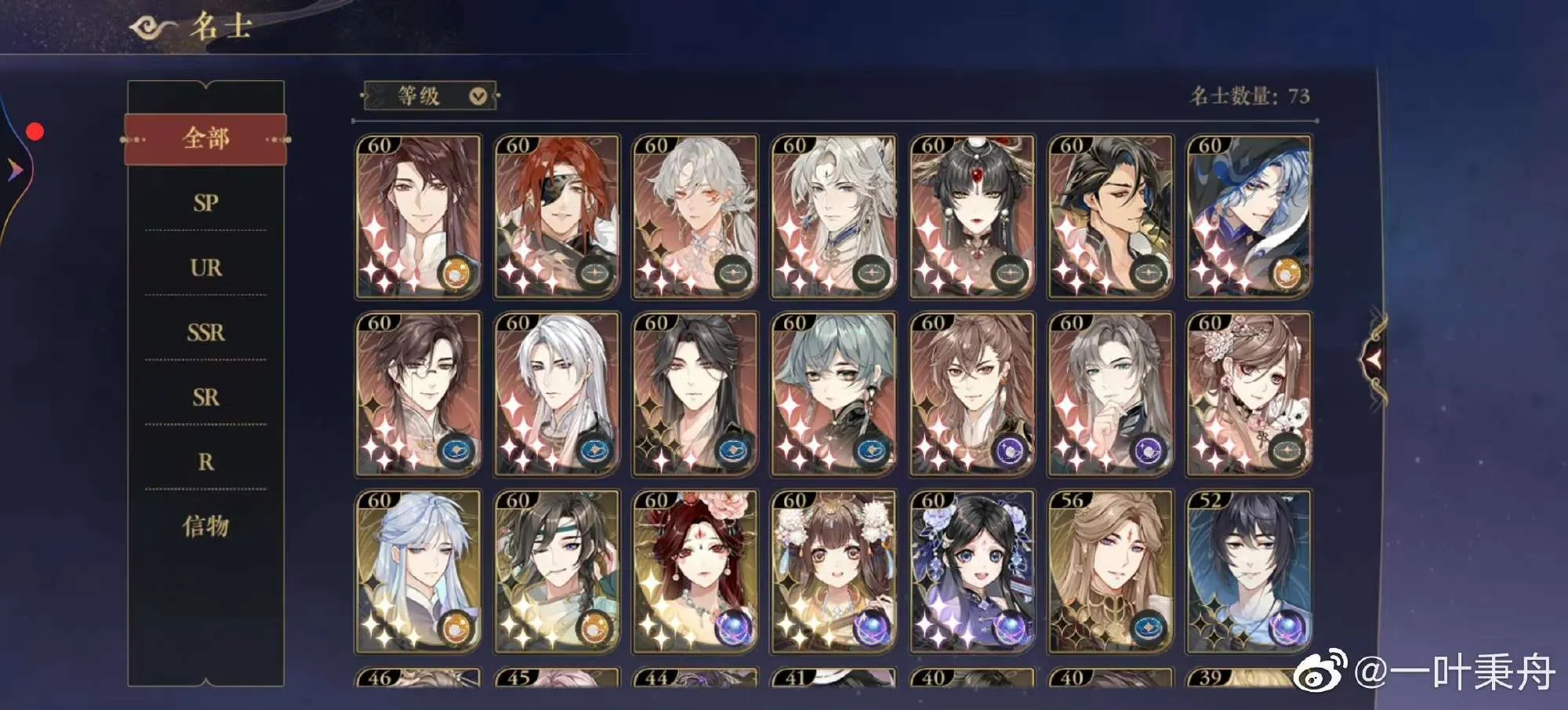Select the short teal-haired character card
Viewport: 1568px width, 710px height.
pyautogui.click(x=833, y=394)
